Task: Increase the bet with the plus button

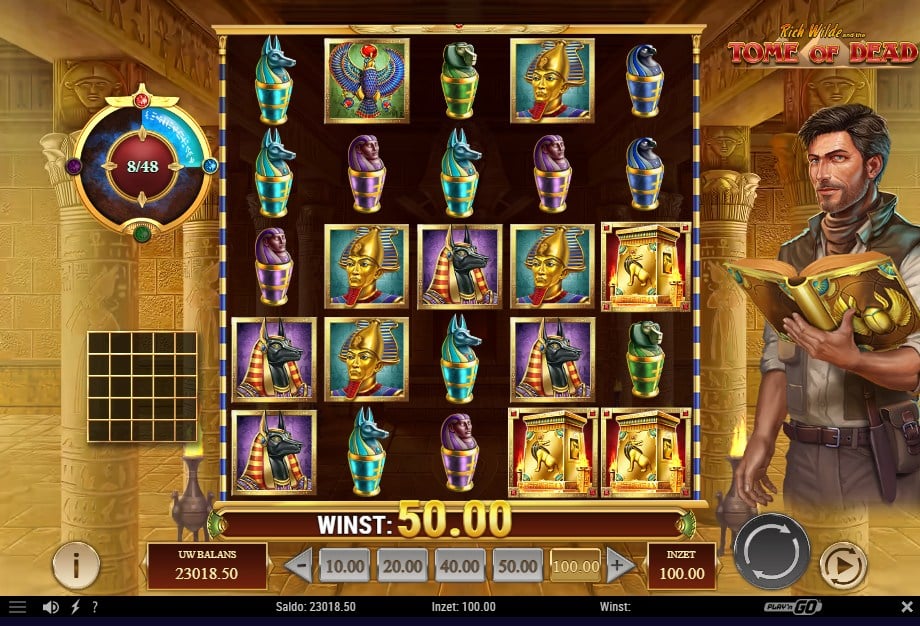Action: tap(617, 566)
